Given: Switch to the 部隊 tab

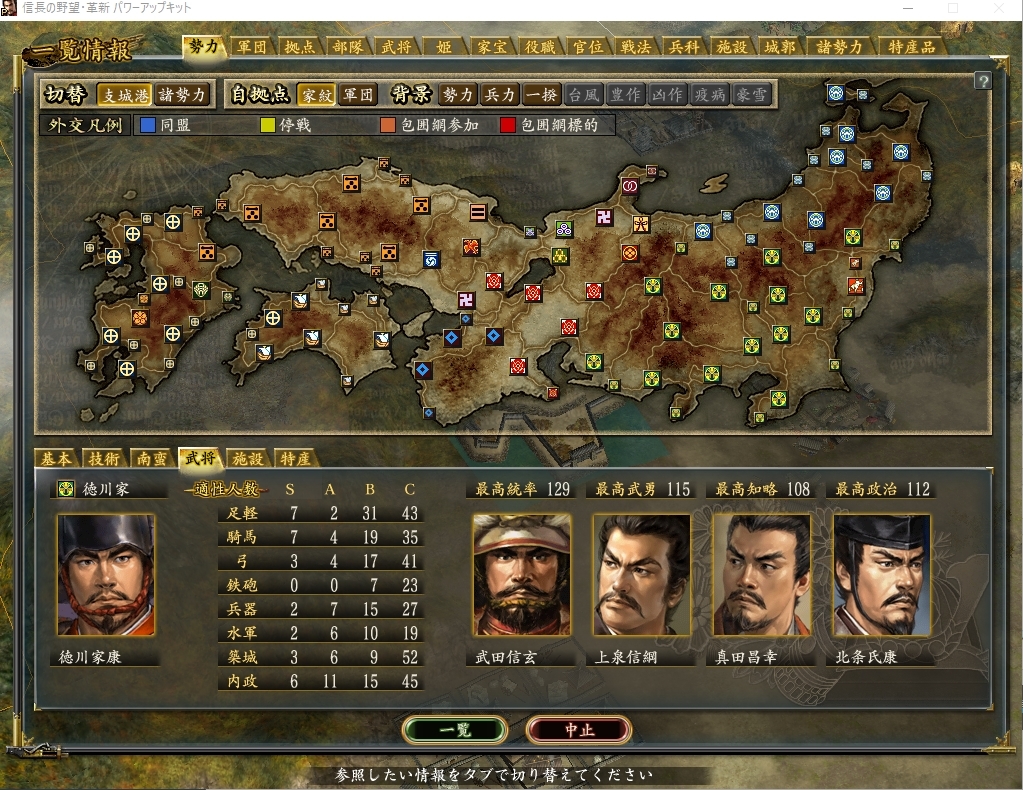Looking at the screenshot, I should click(x=348, y=47).
